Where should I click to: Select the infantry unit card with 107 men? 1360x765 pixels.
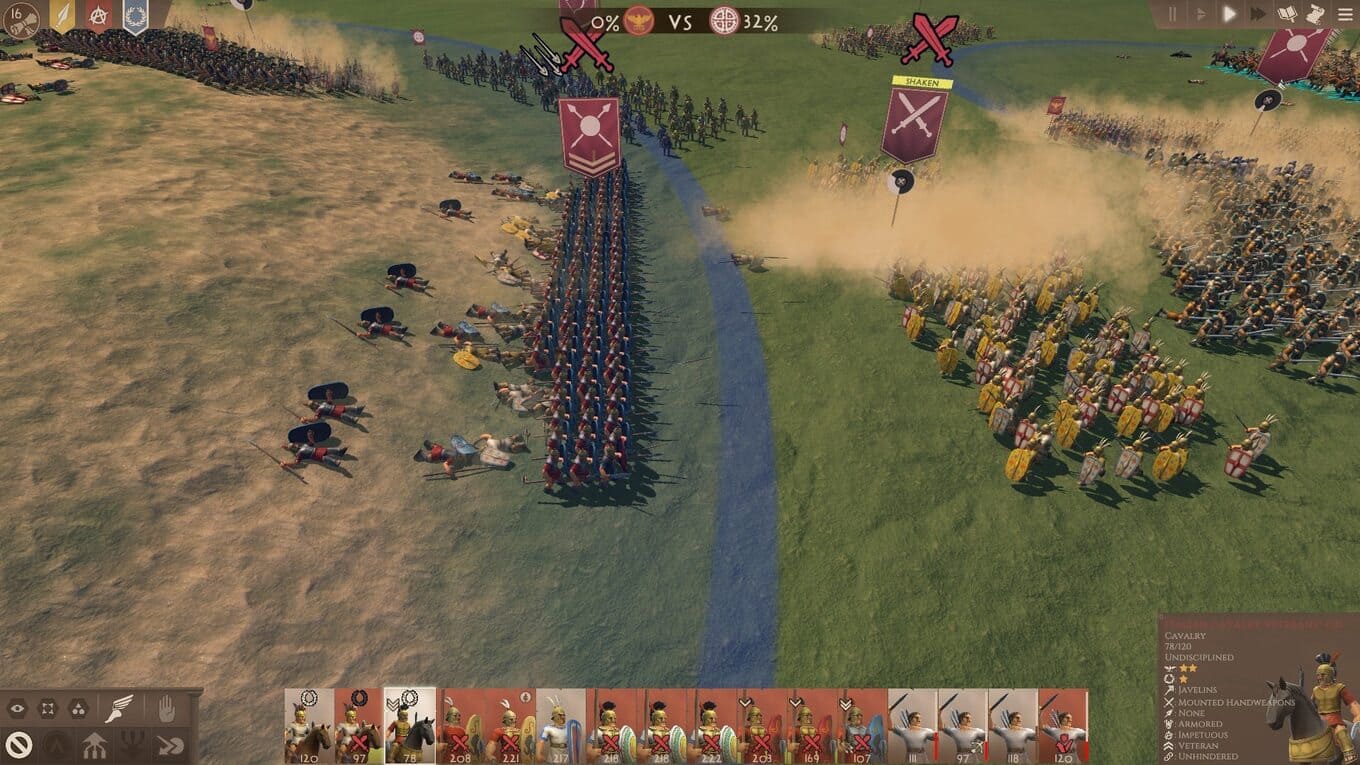[x=862, y=725]
